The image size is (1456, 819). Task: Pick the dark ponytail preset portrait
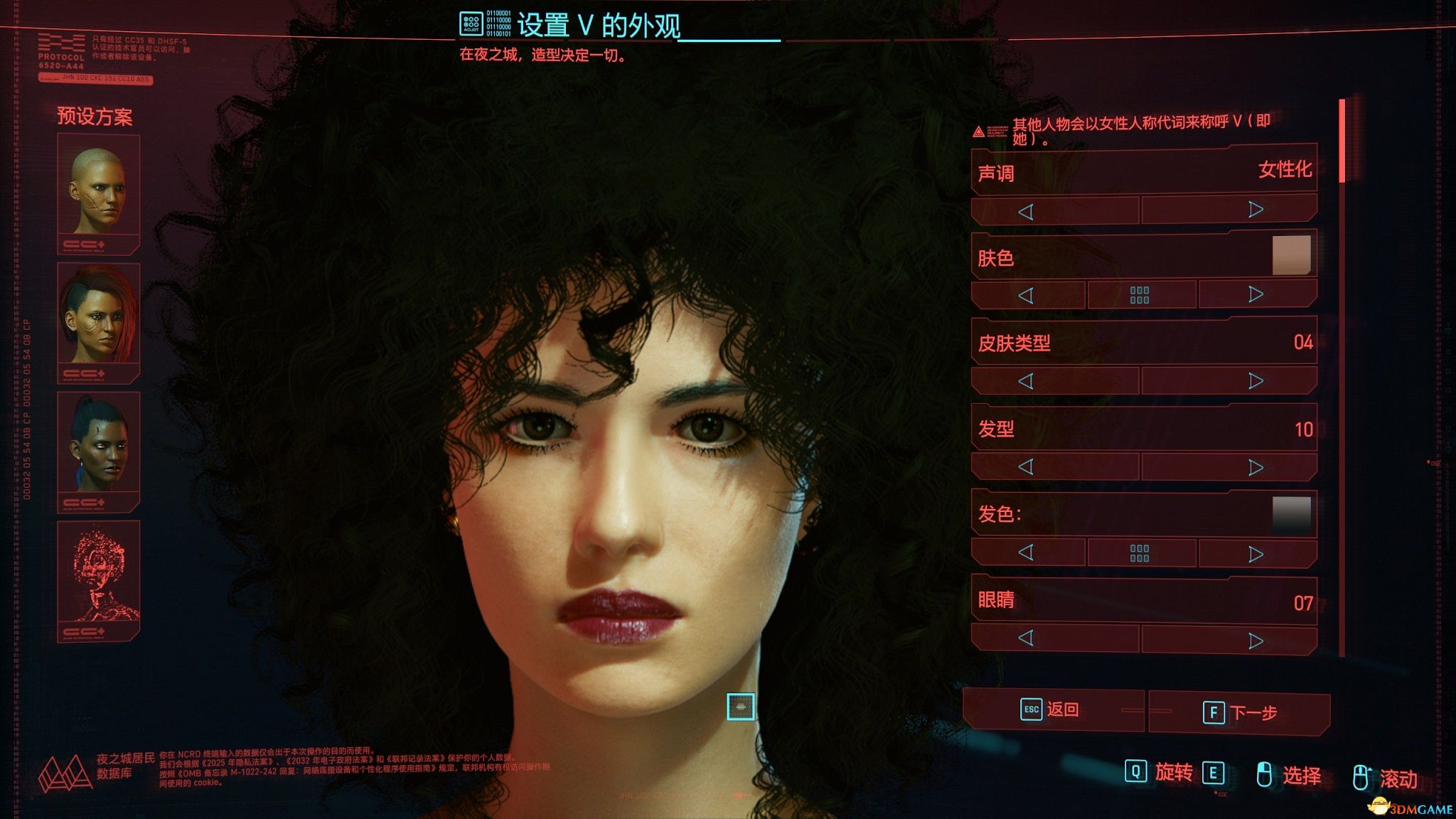click(98, 450)
